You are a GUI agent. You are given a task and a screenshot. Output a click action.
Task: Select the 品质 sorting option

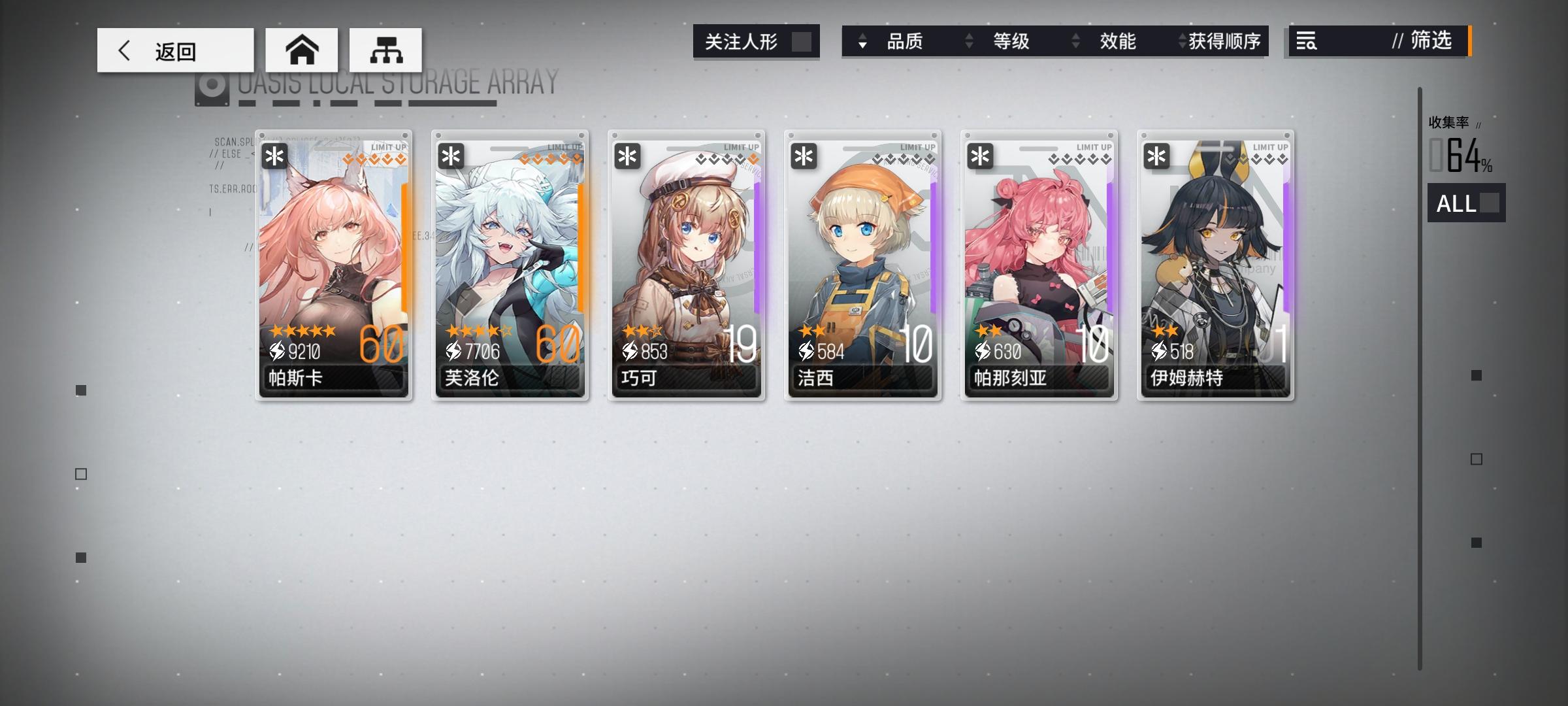pyautogui.click(x=908, y=42)
